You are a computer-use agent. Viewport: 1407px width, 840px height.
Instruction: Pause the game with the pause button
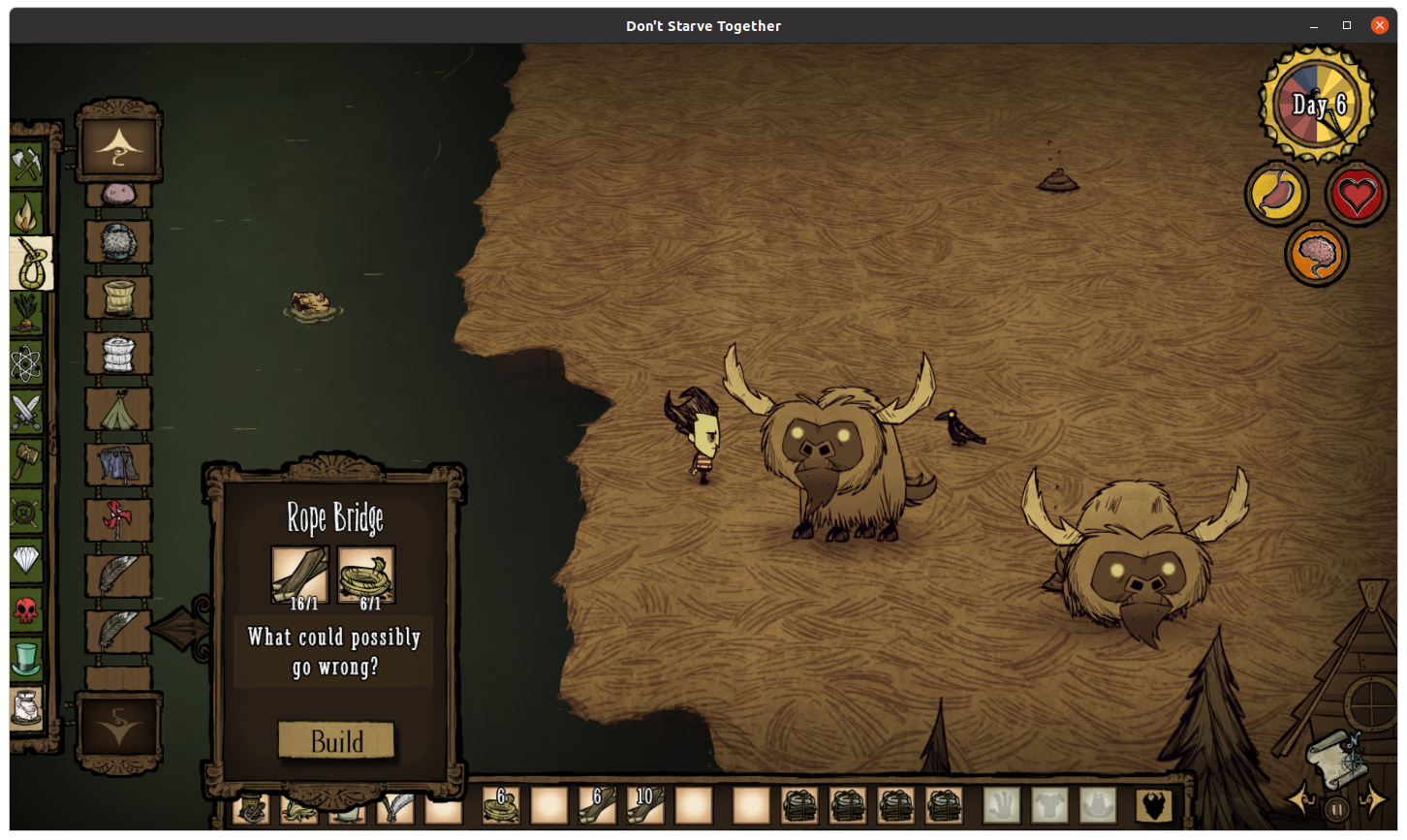point(1336,808)
